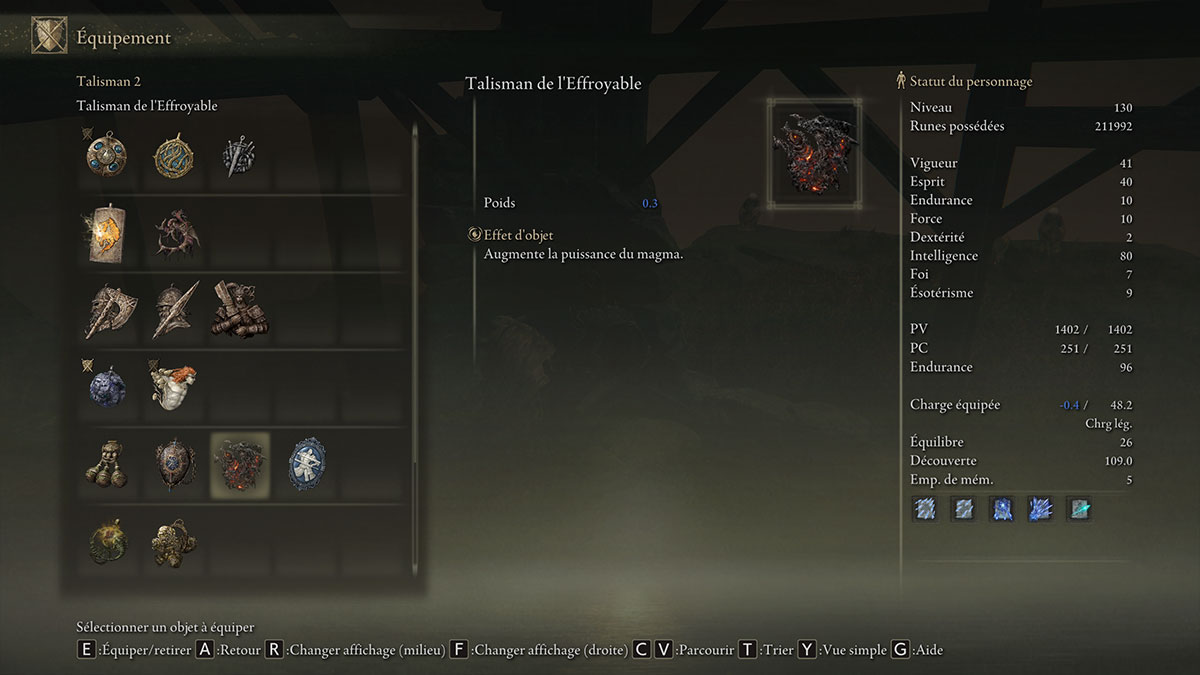1200x675 pixels.
Task: Select the blue crystal burst spell icon
Action: pos(1040,509)
